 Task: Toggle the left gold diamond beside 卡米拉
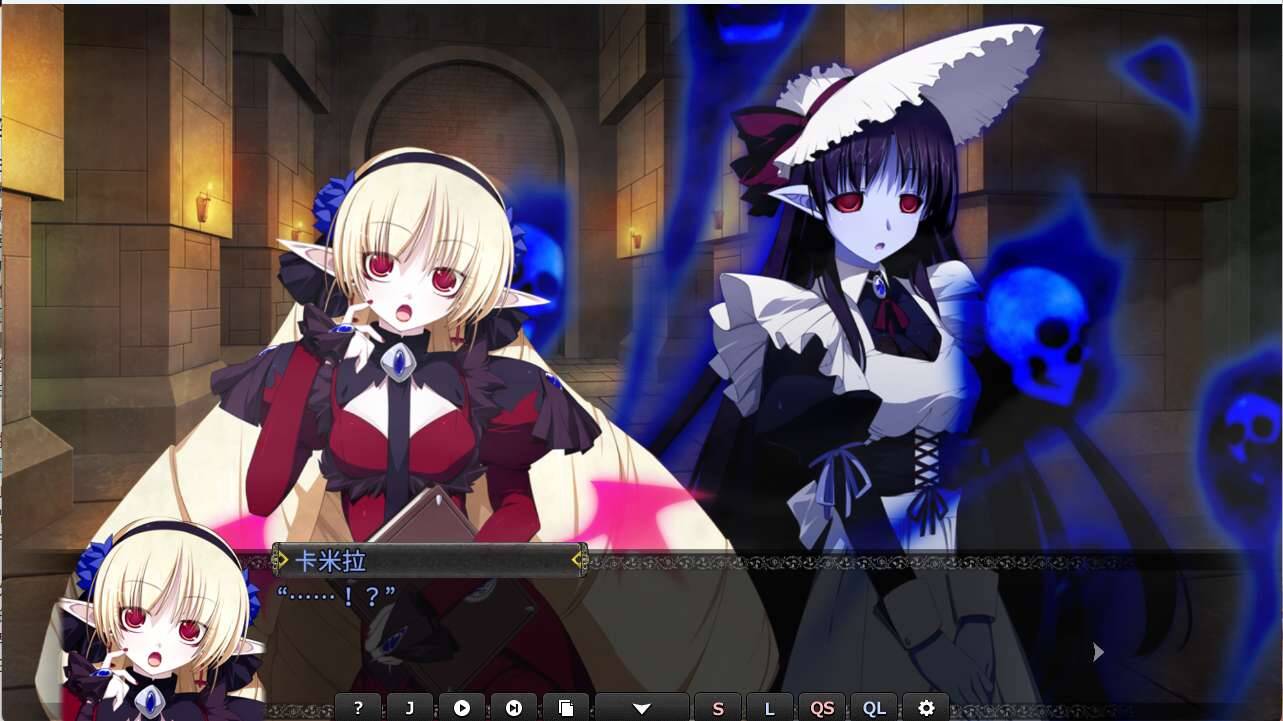tap(278, 560)
